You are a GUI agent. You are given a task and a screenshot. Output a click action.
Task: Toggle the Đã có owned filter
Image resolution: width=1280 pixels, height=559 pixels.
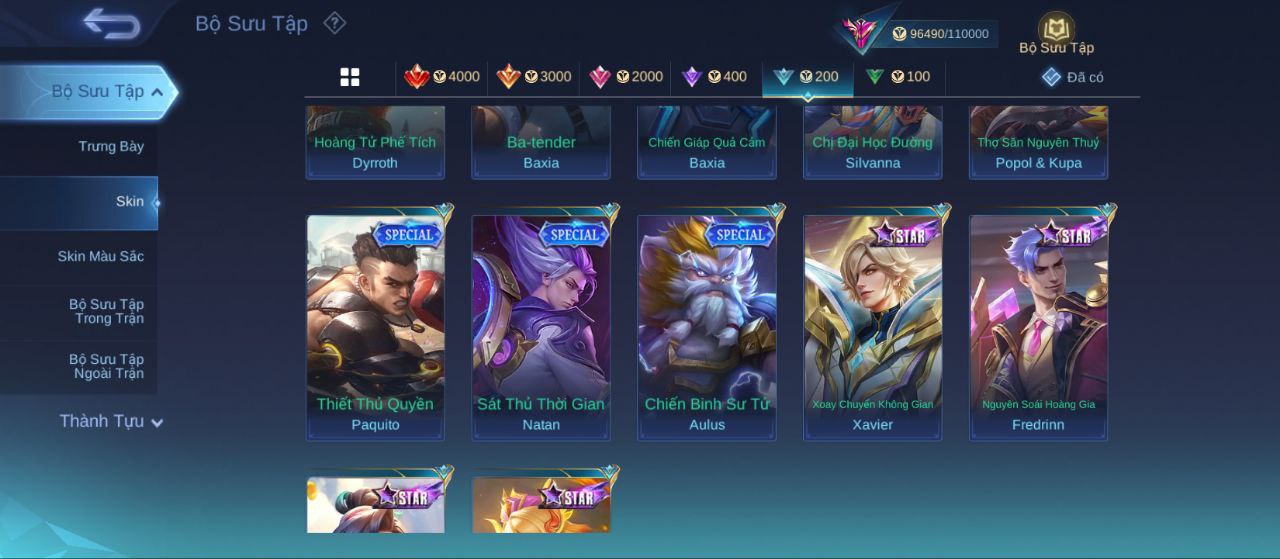(1072, 77)
